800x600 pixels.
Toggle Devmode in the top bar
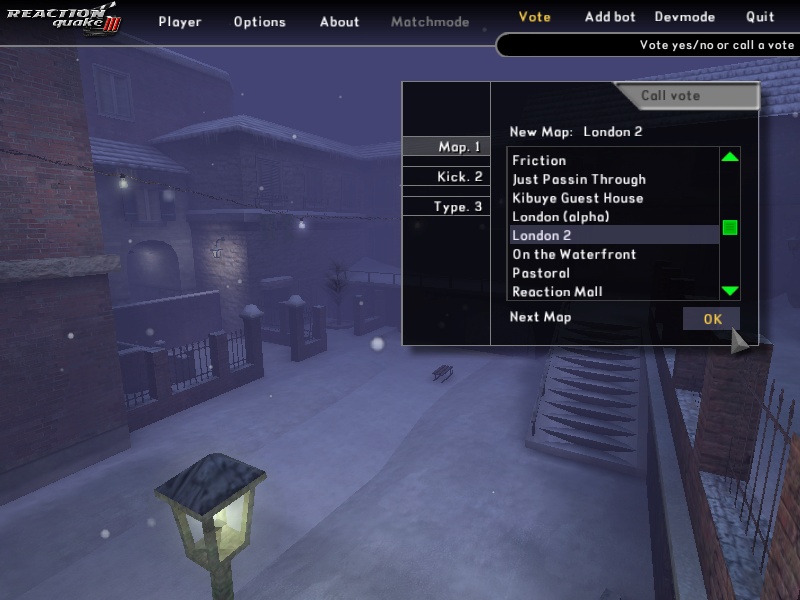pyautogui.click(x=685, y=17)
